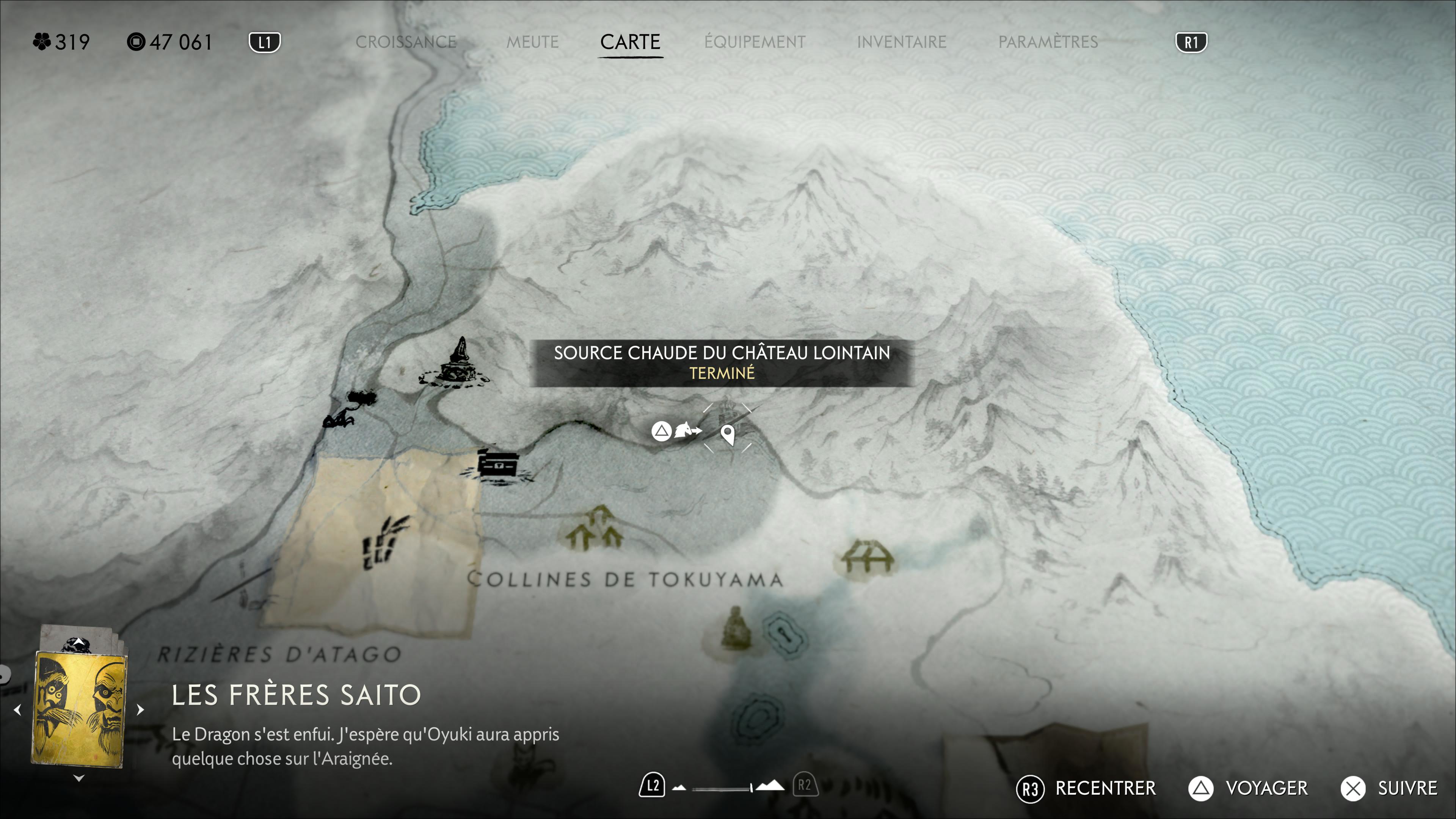Select the Carte tab
This screenshot has height=819, width=1456.
point(630,42)
